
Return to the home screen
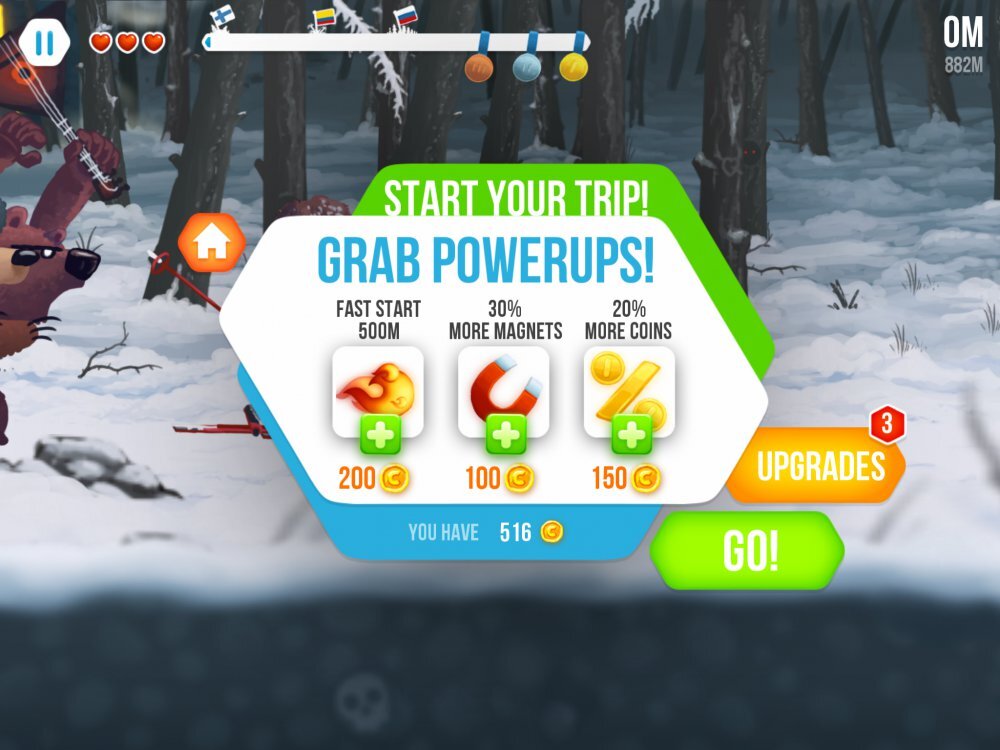211,243
